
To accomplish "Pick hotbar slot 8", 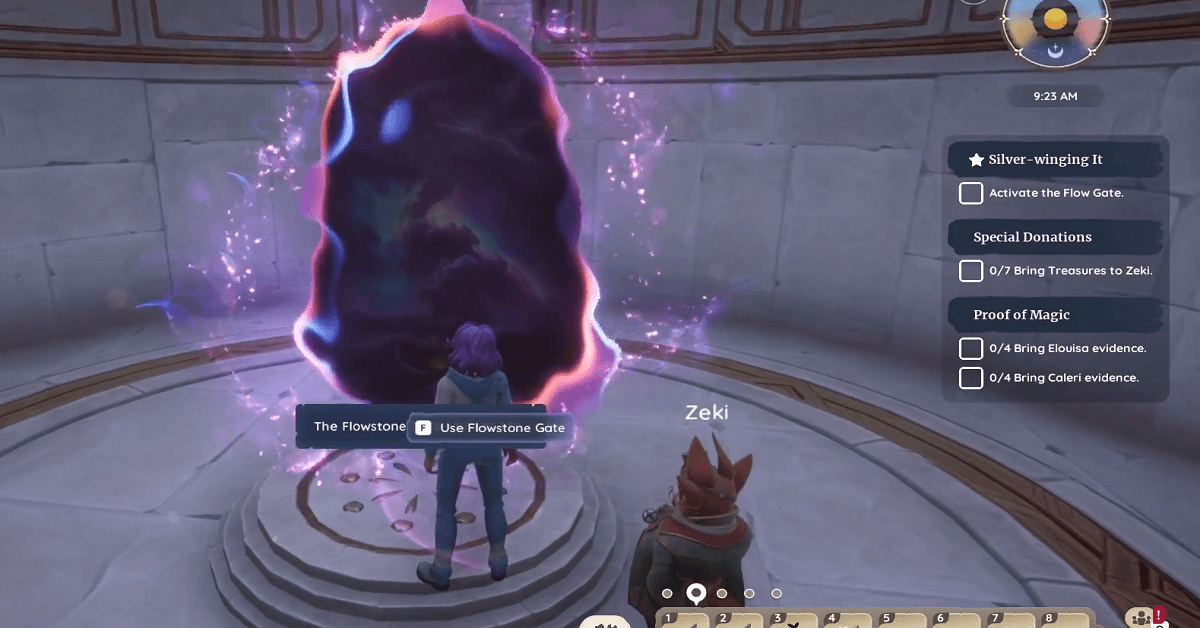I will [x=1055, y=620].
